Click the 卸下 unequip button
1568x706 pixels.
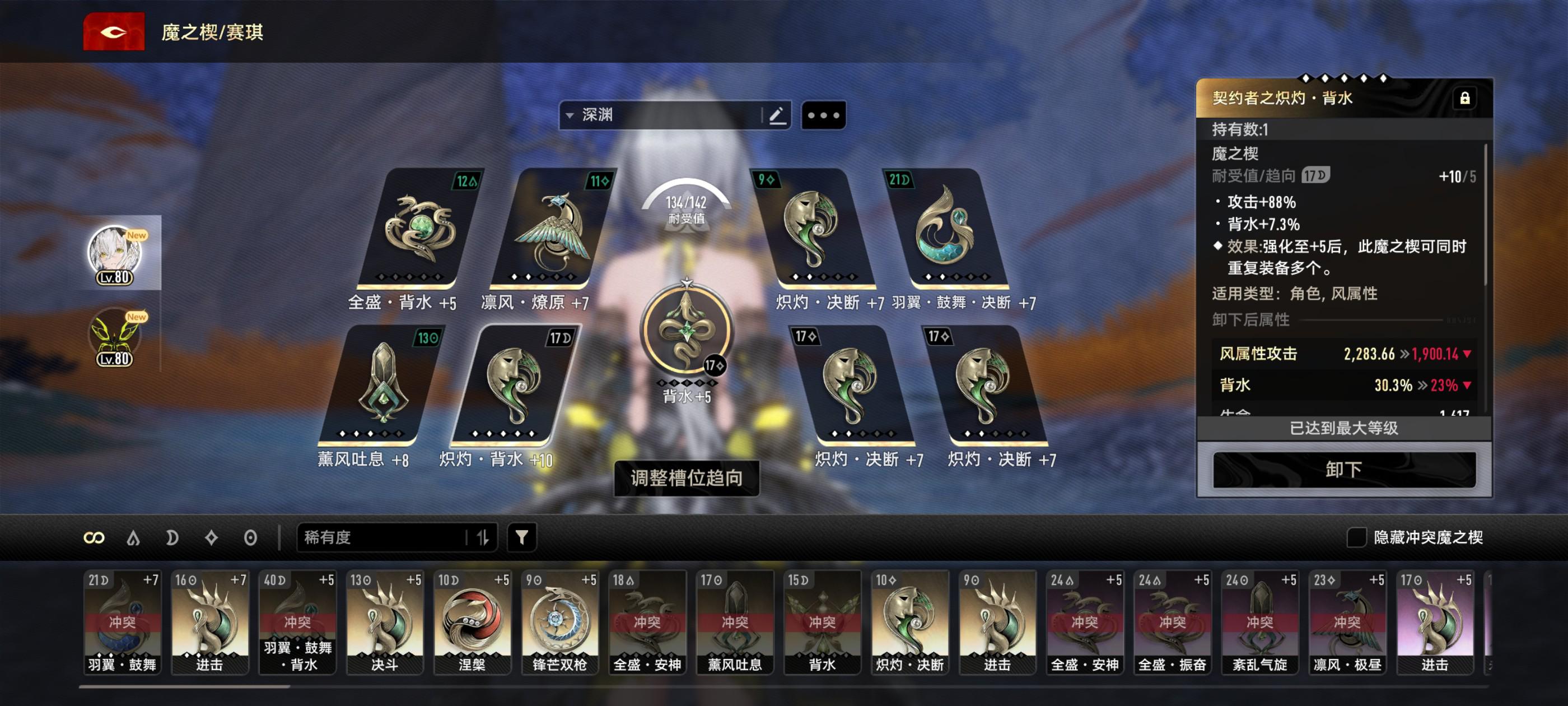1343,469
